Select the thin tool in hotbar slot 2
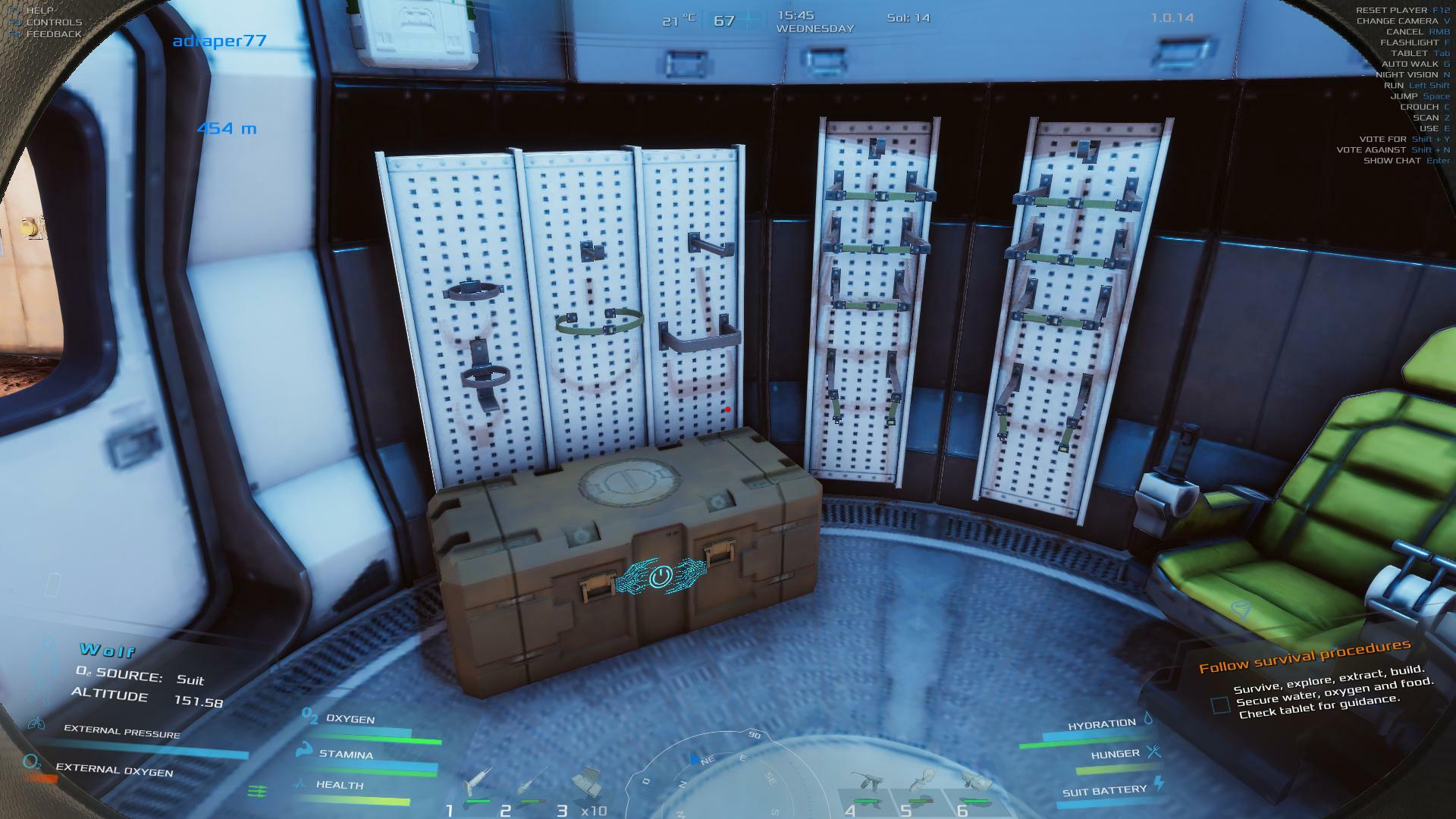This screenshot has height=819, width=1456. point(532,784)
